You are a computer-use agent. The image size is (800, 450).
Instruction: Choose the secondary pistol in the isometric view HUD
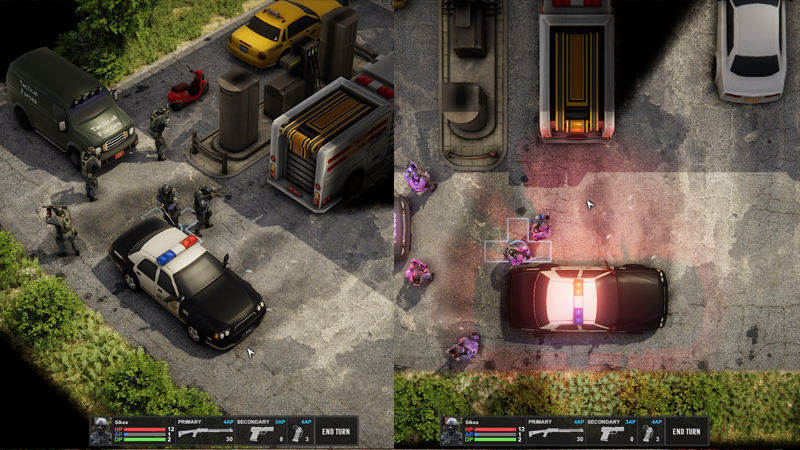tap(260, 434)
